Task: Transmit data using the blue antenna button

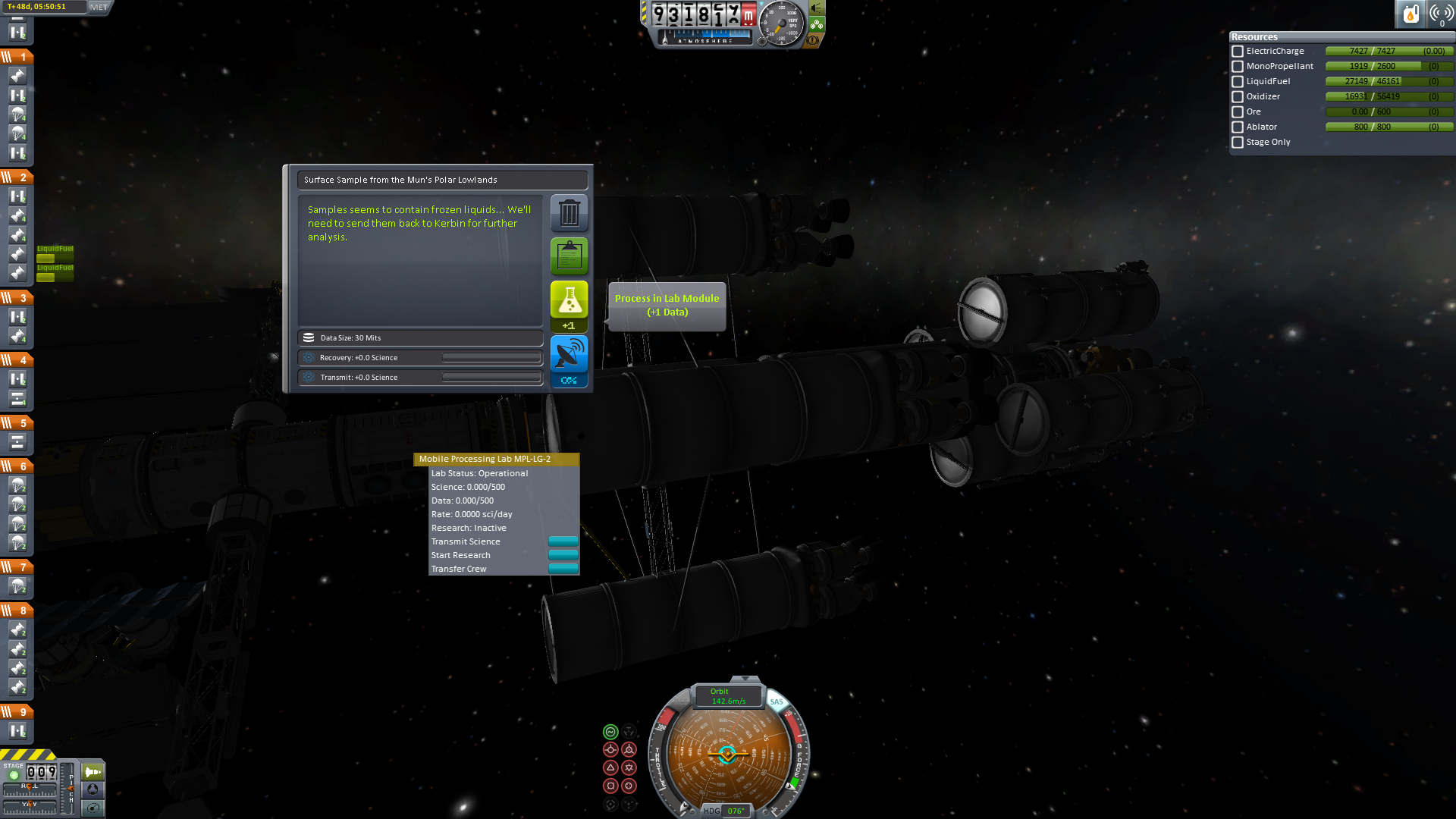Action: 569,355
